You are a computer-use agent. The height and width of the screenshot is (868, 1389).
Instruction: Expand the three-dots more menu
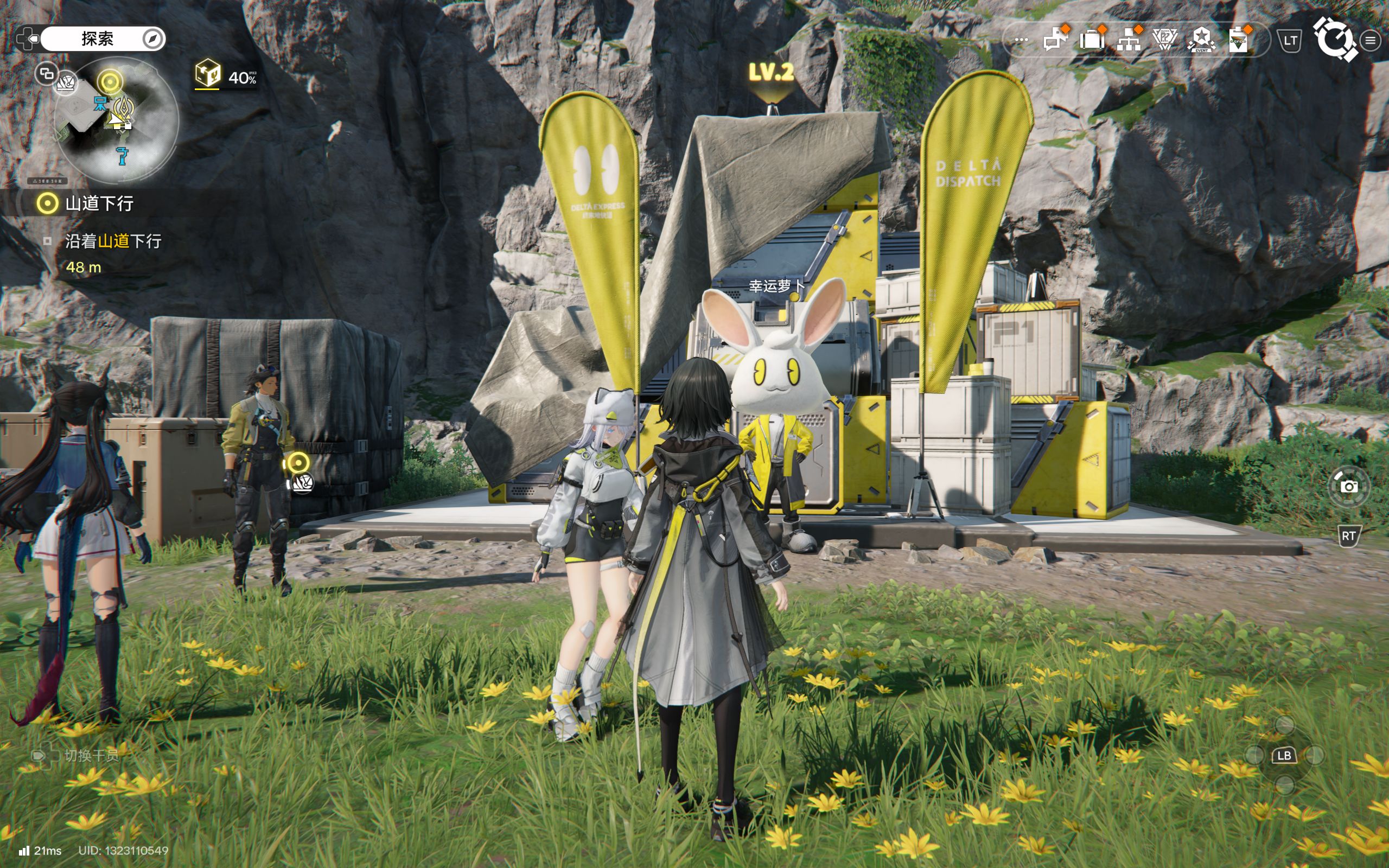(1021, 41)
